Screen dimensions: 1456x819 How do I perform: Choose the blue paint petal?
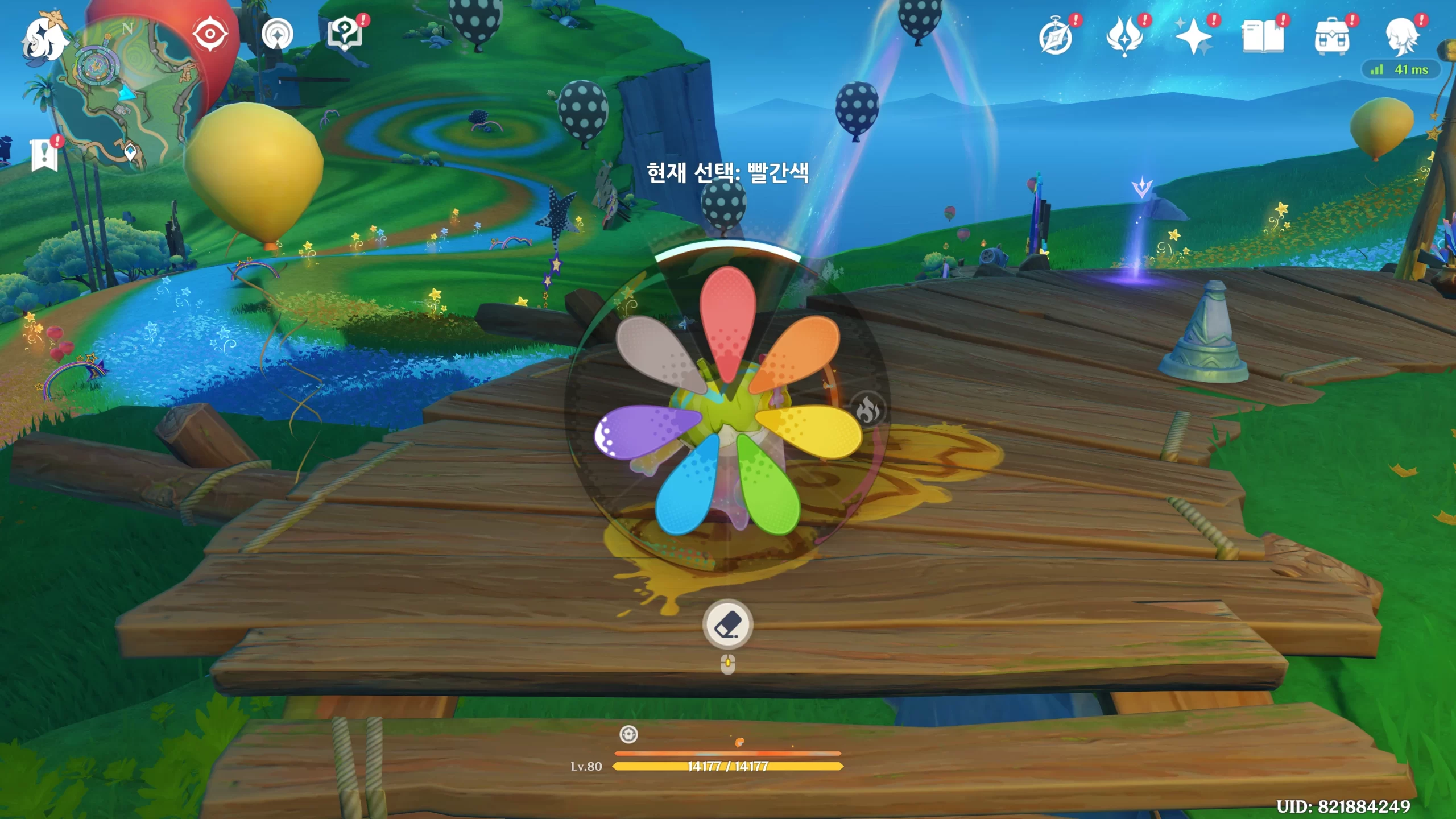686,488
